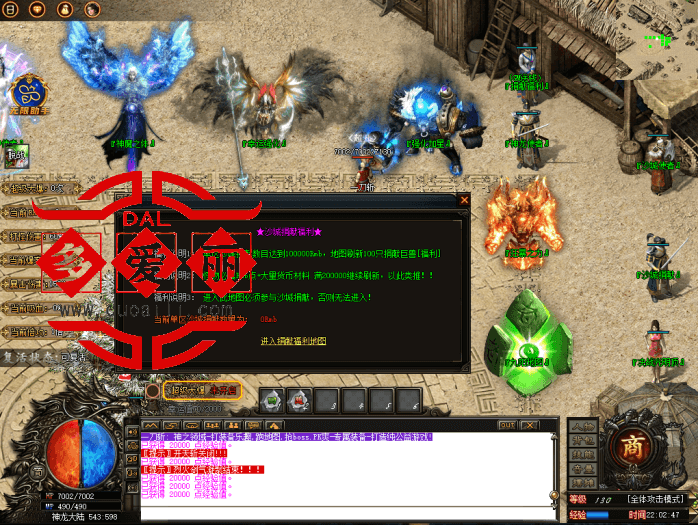Open the money bag icon in the top bar
The height and width of the screenshot is (525, 698).
65,9
